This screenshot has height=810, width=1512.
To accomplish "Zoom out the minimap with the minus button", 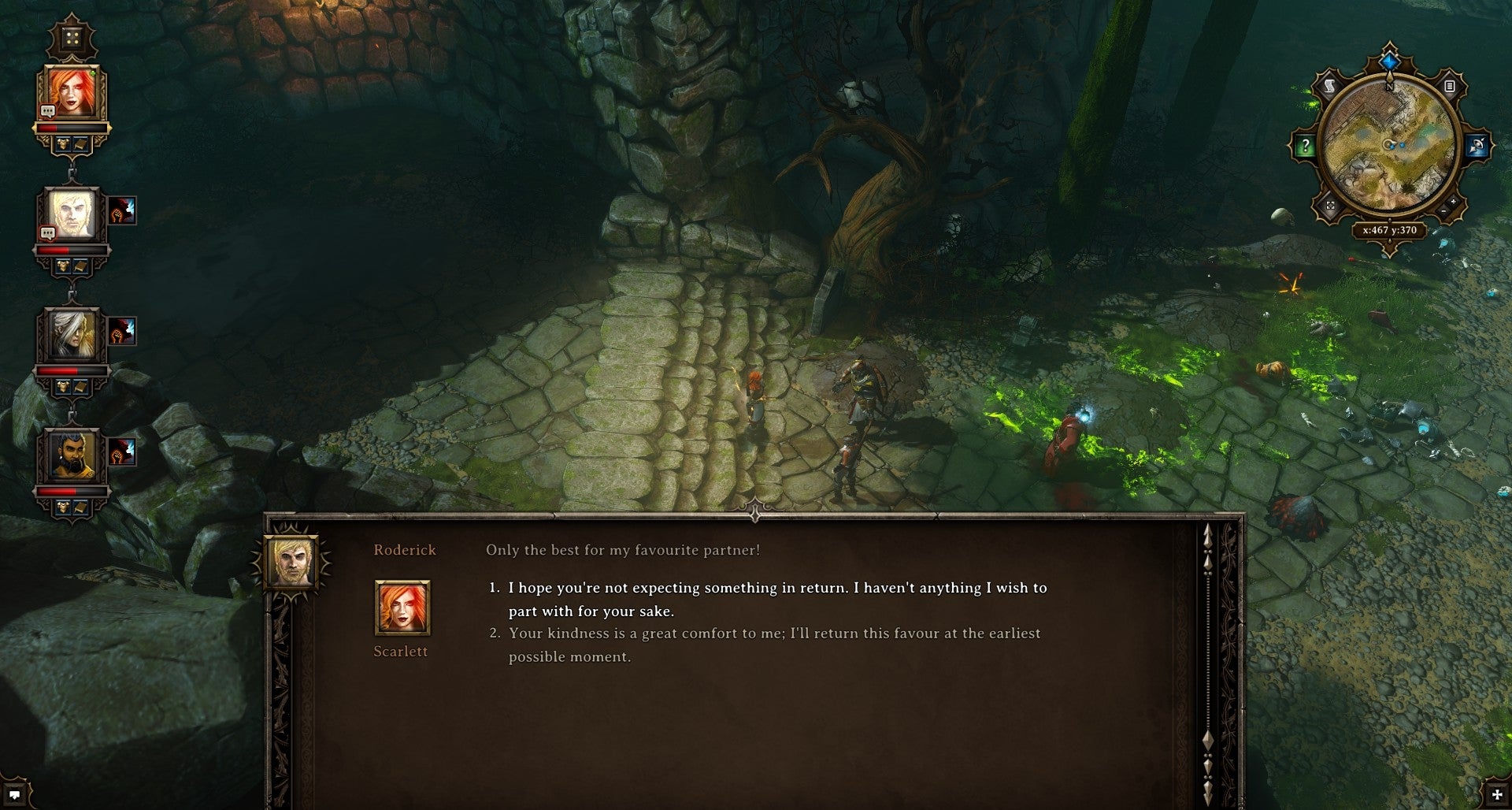I will pyautogui.click(x=1443, y=212).
